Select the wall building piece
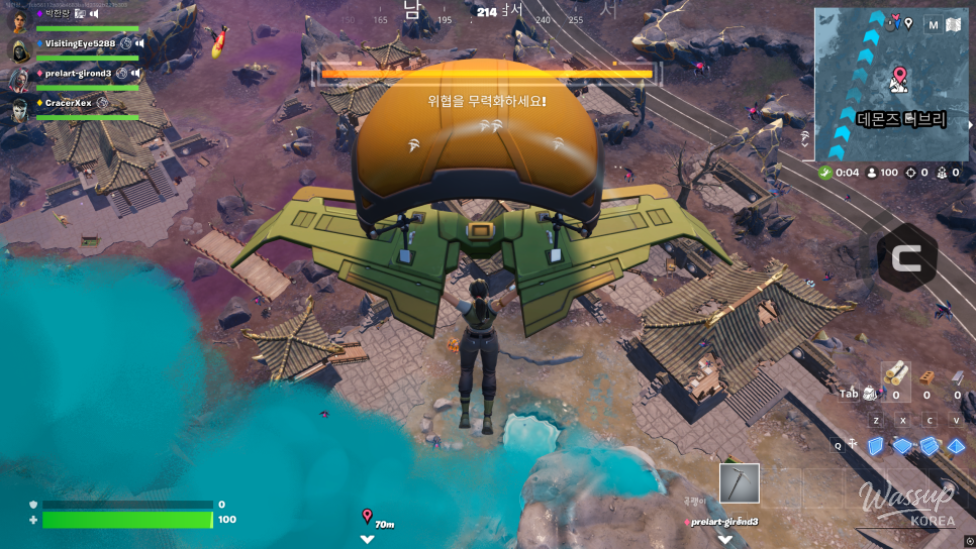The width and height of the screenshot is (976, 549). pyautogui.click(x=876, y=446)
